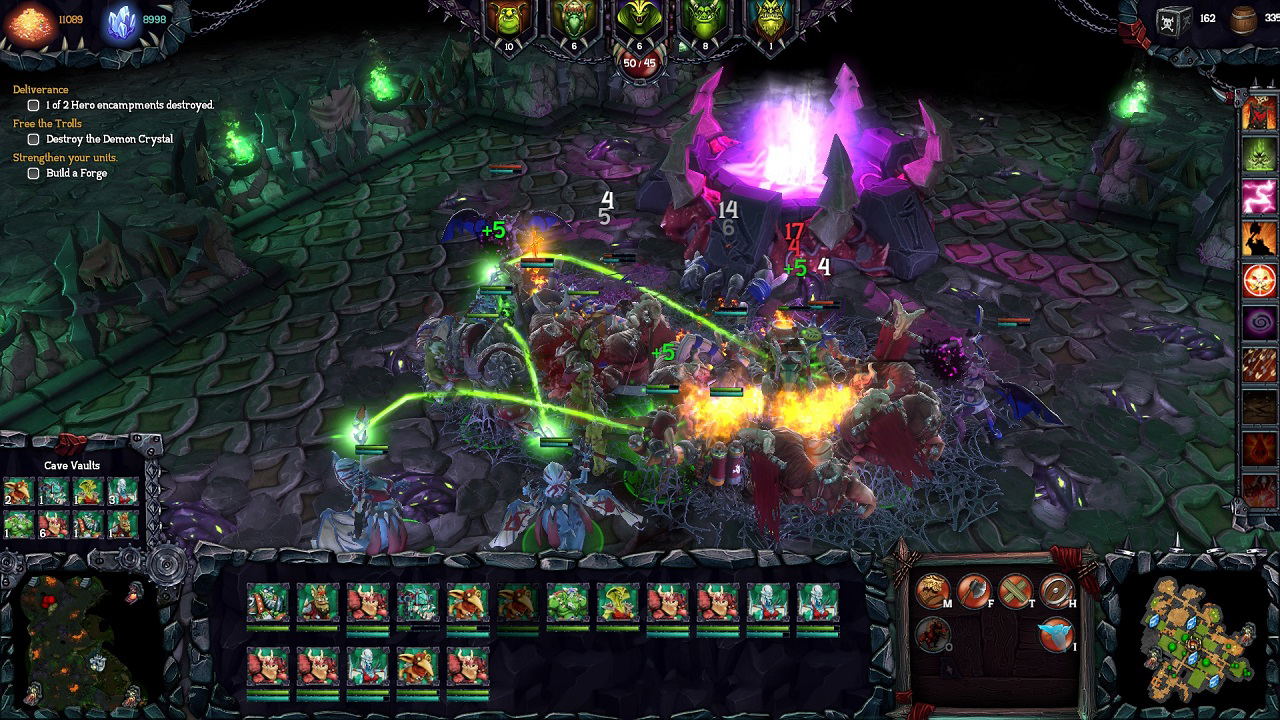
Task: Use the blue winged ability marked I
Action: [x=1056, y=633]
